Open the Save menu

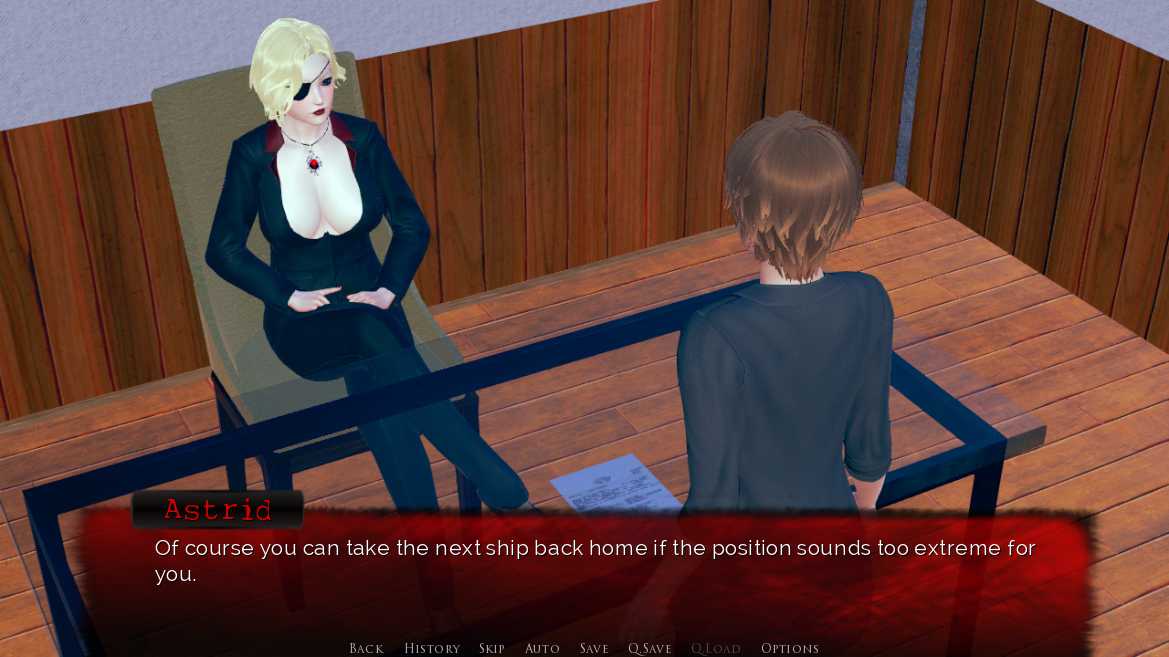click(x=594, y=648)
